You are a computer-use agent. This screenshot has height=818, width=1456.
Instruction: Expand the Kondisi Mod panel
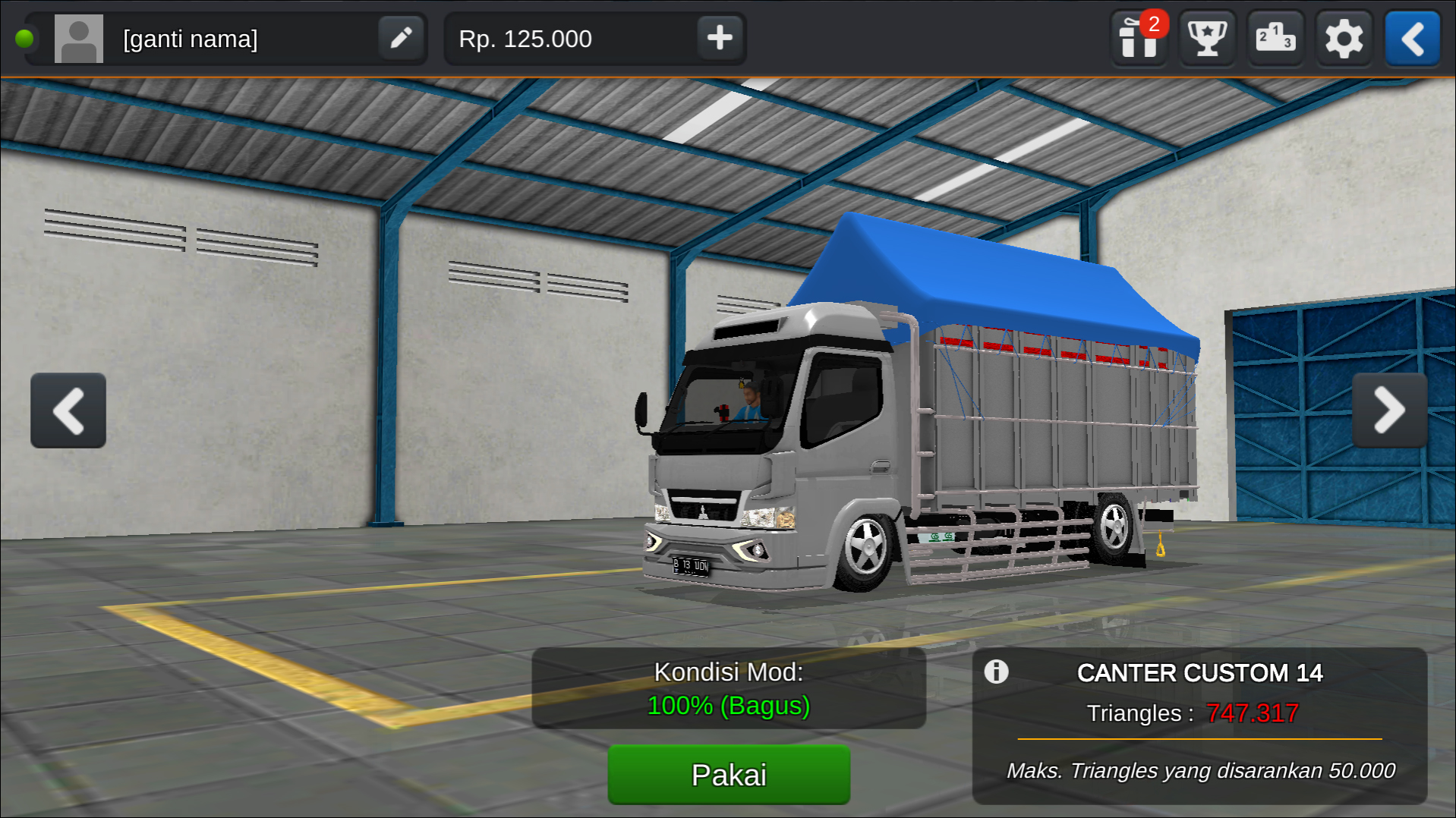coord(728,687)
